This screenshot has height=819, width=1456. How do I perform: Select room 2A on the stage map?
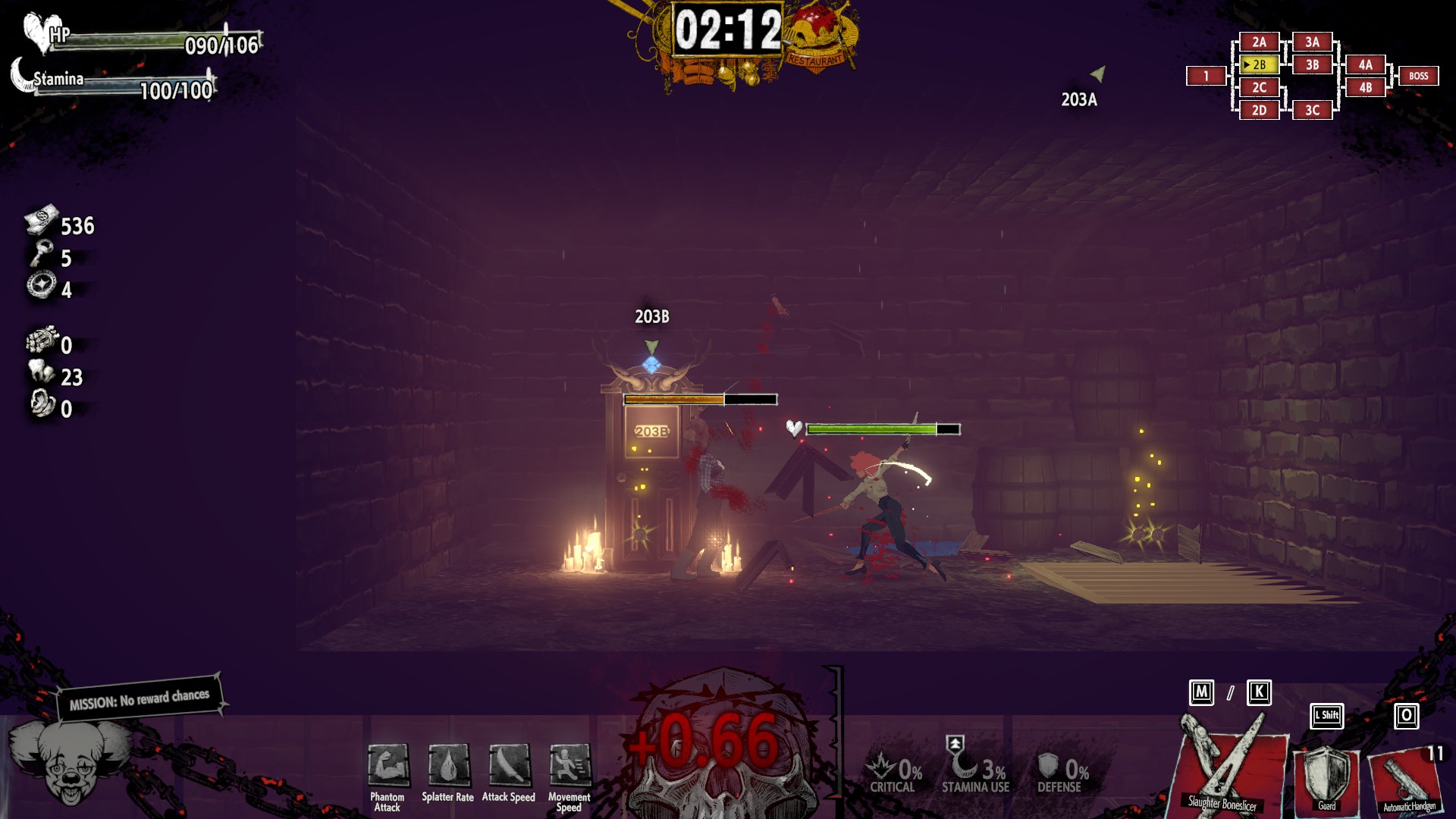(1260, 42)
